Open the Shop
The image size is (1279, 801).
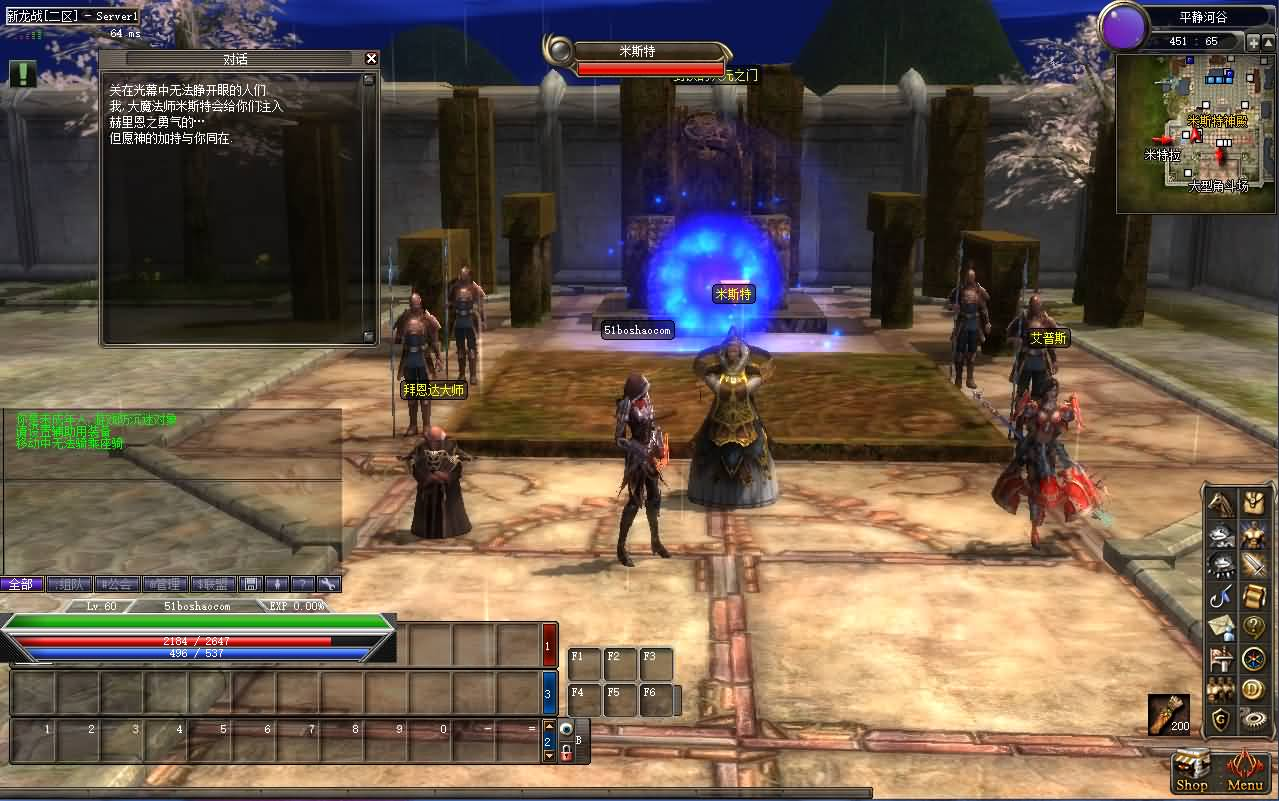(x=1192, y=772)
